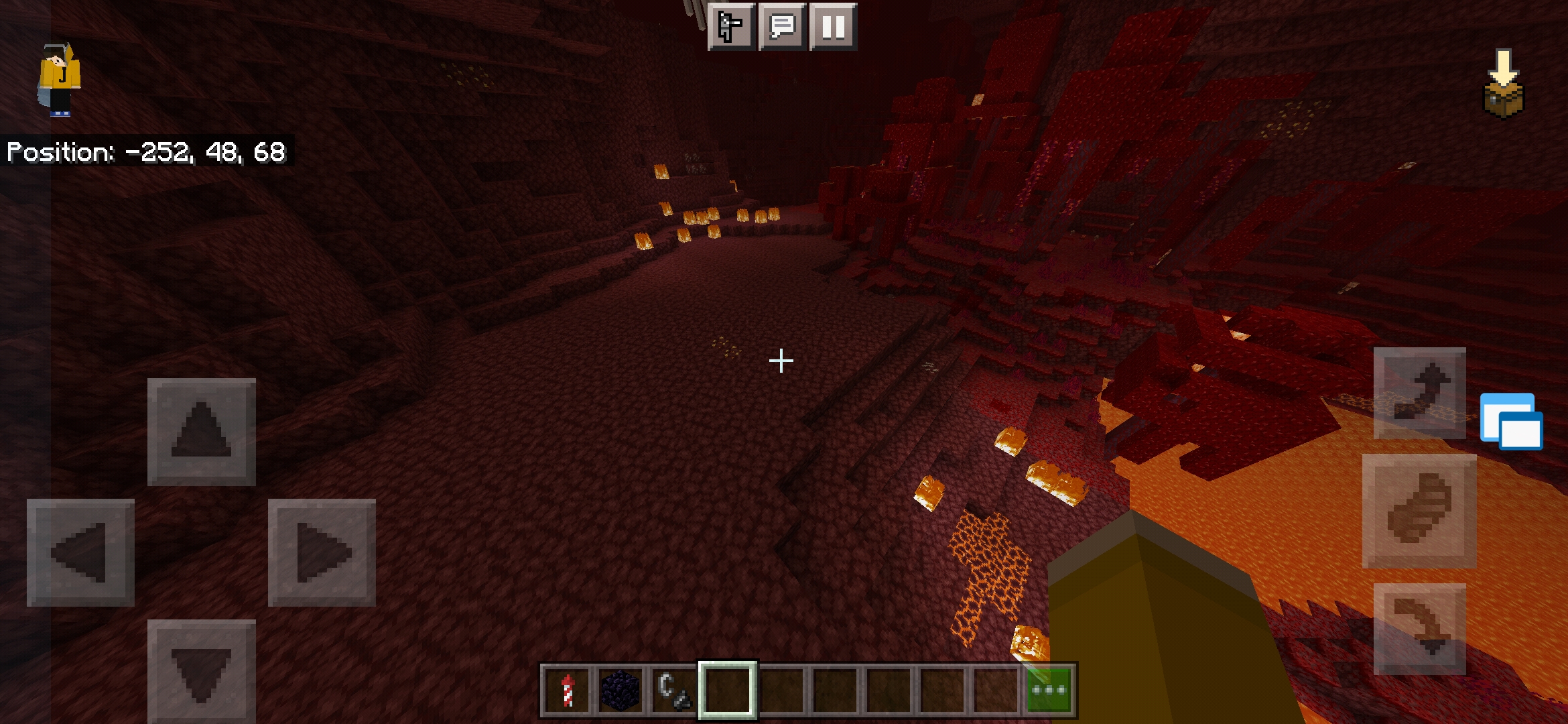Tap the fly down arrow button
The height and width of the screenshot is (724, 1568).
1419,629
